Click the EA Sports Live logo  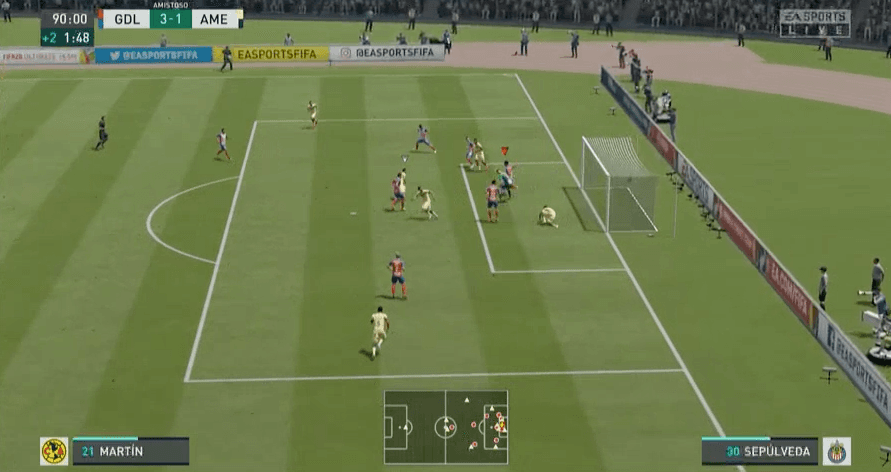814,23
